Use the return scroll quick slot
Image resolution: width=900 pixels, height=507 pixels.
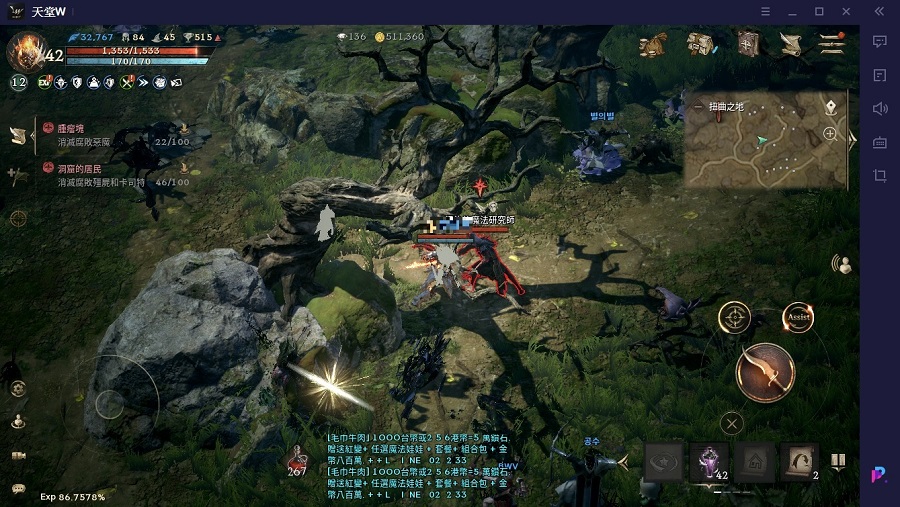click(800, 462)
